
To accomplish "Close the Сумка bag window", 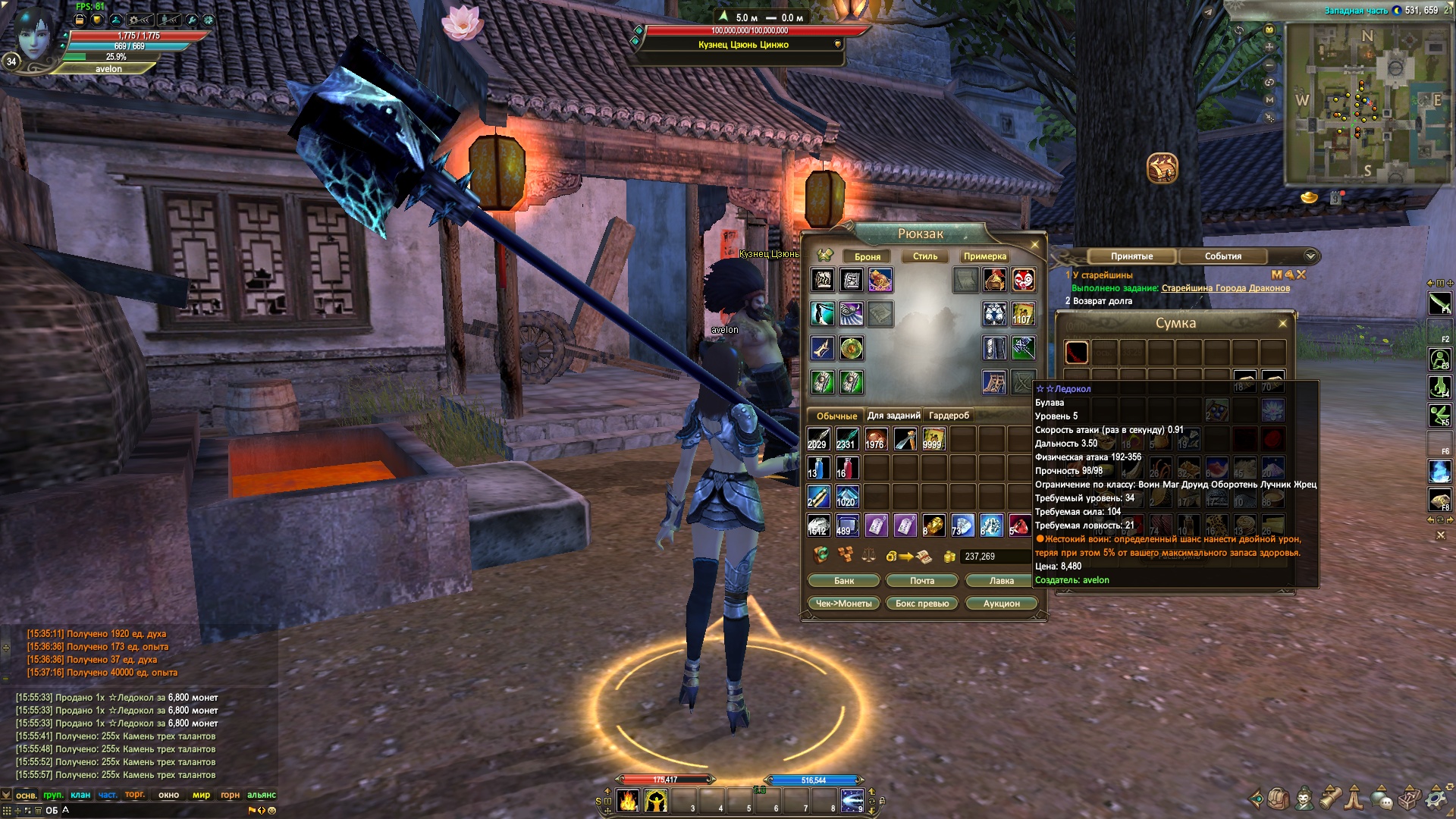I will pyautogui.click(x=1283, y=324).
